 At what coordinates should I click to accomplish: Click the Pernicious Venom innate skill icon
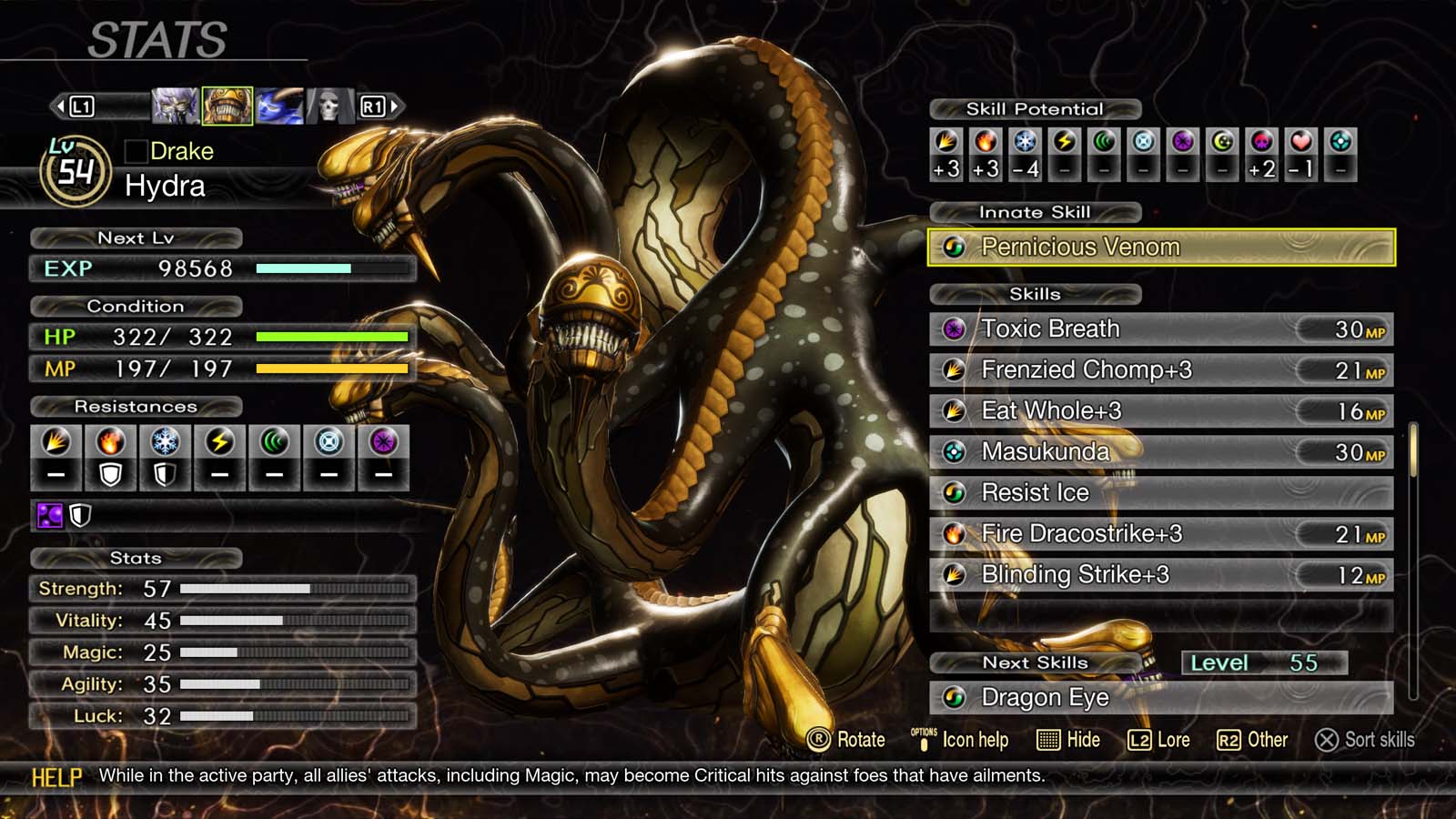click(x=955, y=247)
